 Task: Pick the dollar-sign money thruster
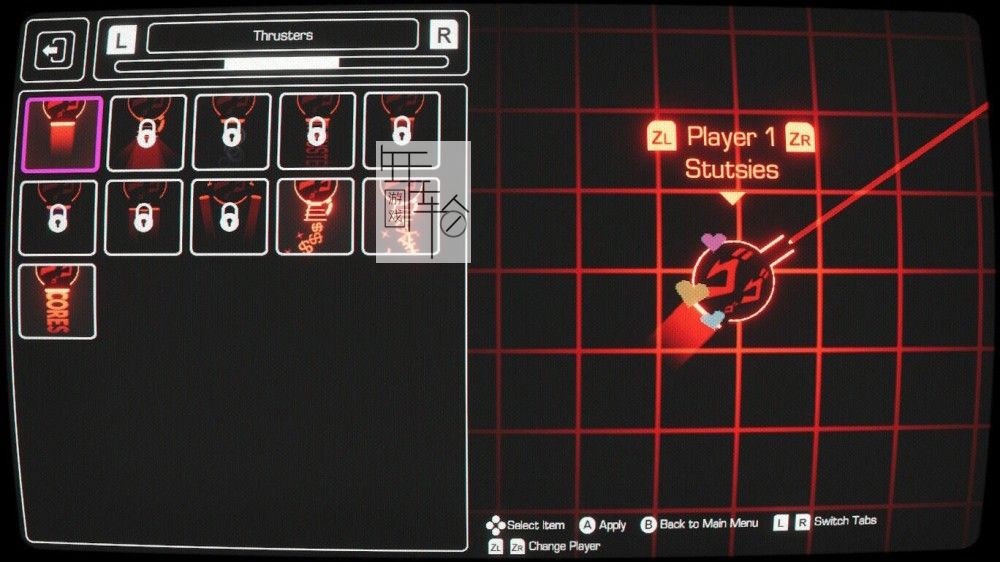pos(315,217)
